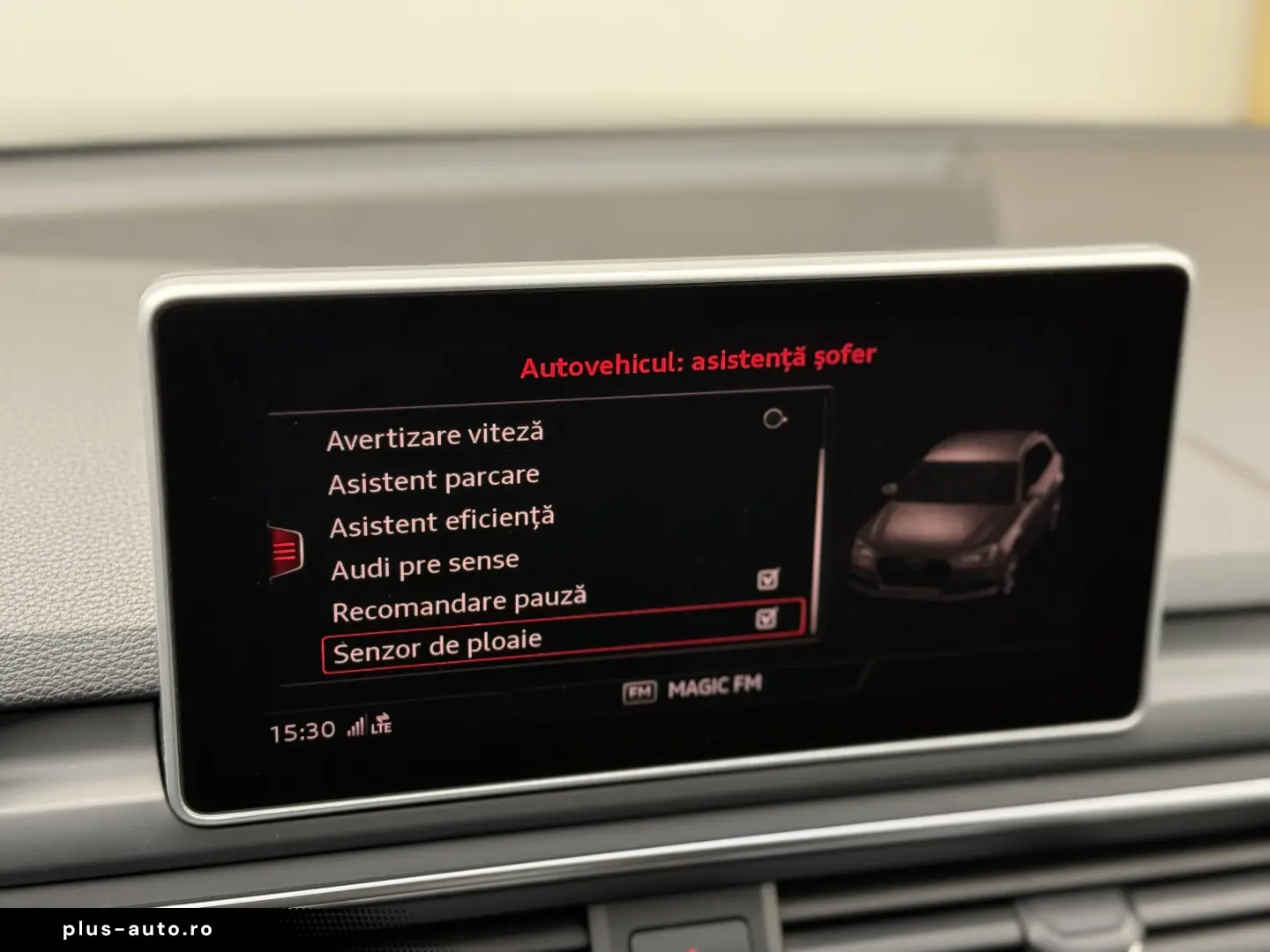Viewport: 1270px width, 952px height.
Task: Activate the Audi pre sense option
Action: point(424,561)
